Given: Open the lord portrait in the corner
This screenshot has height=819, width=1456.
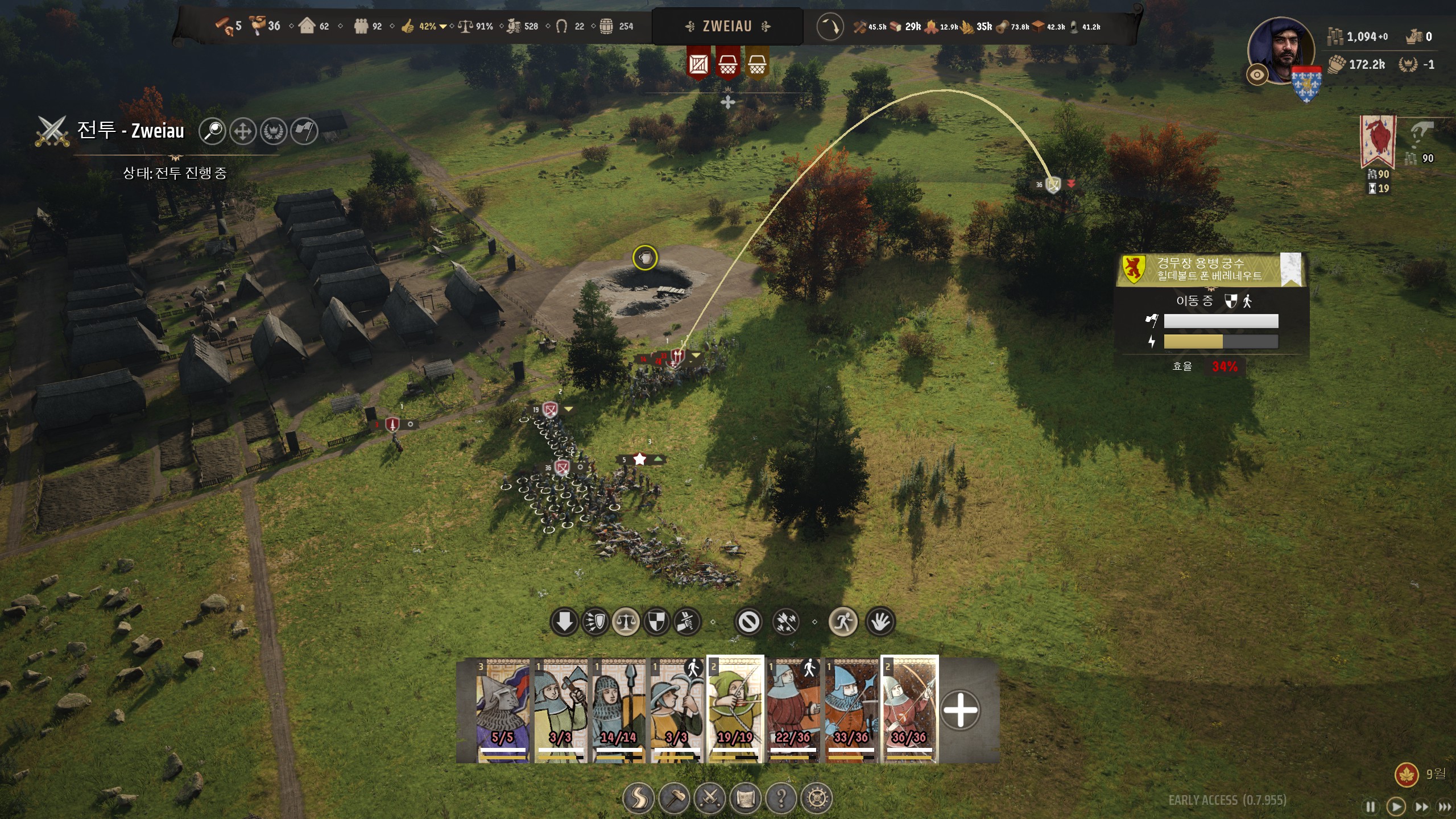Looking at the screenshot, I should [1281, 51].
